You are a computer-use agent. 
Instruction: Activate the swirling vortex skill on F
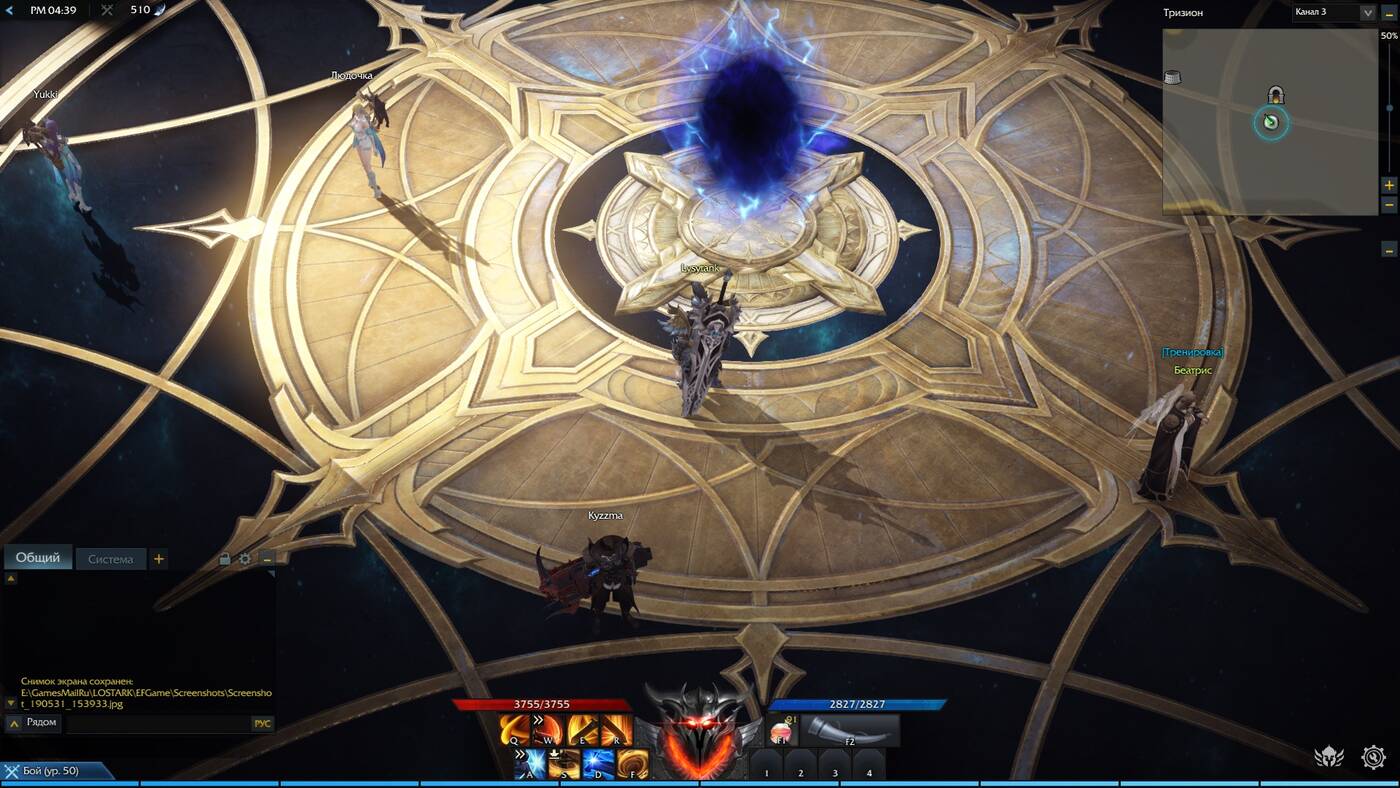click(x=632, y=763)
